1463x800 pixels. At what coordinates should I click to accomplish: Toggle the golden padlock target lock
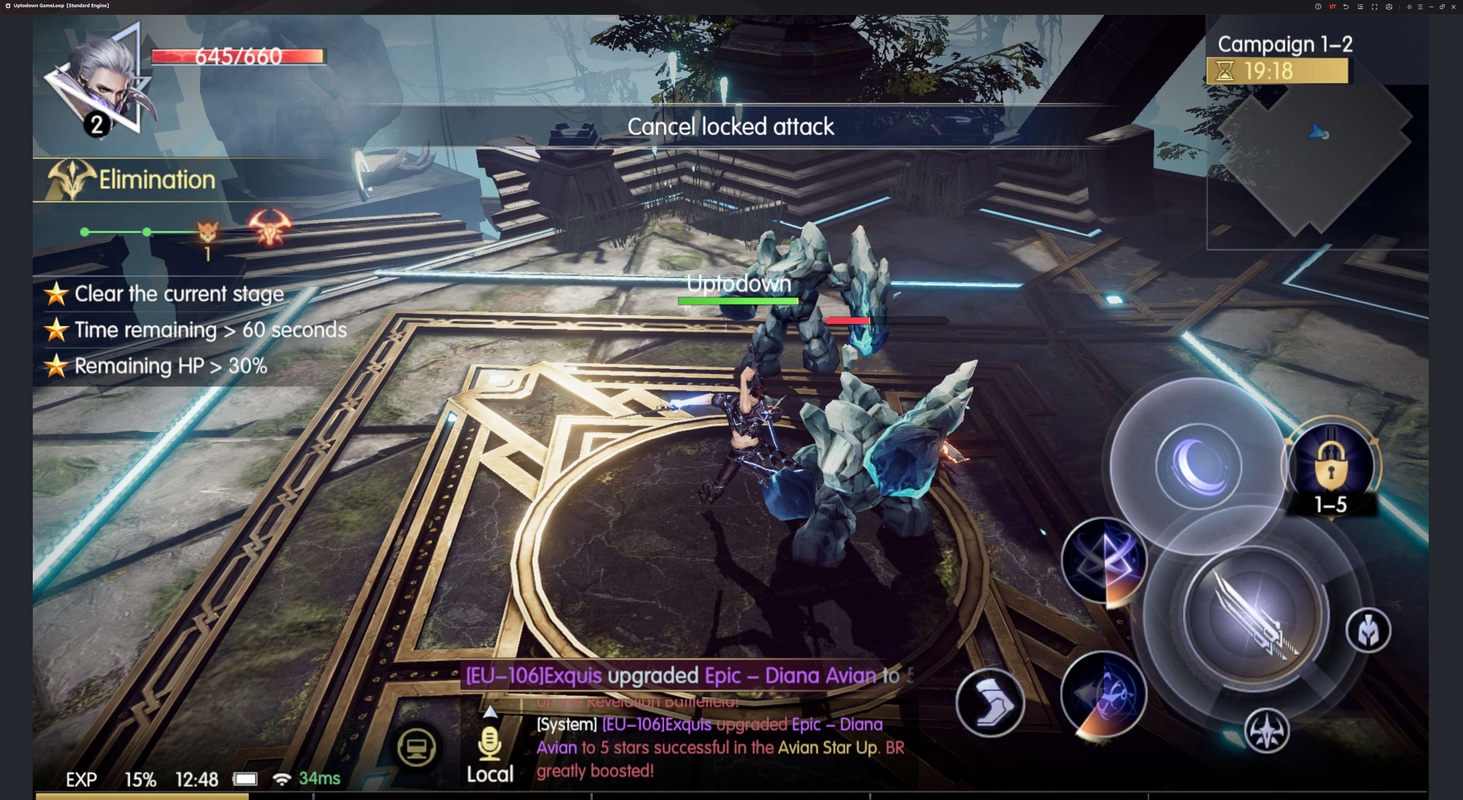1331,464
